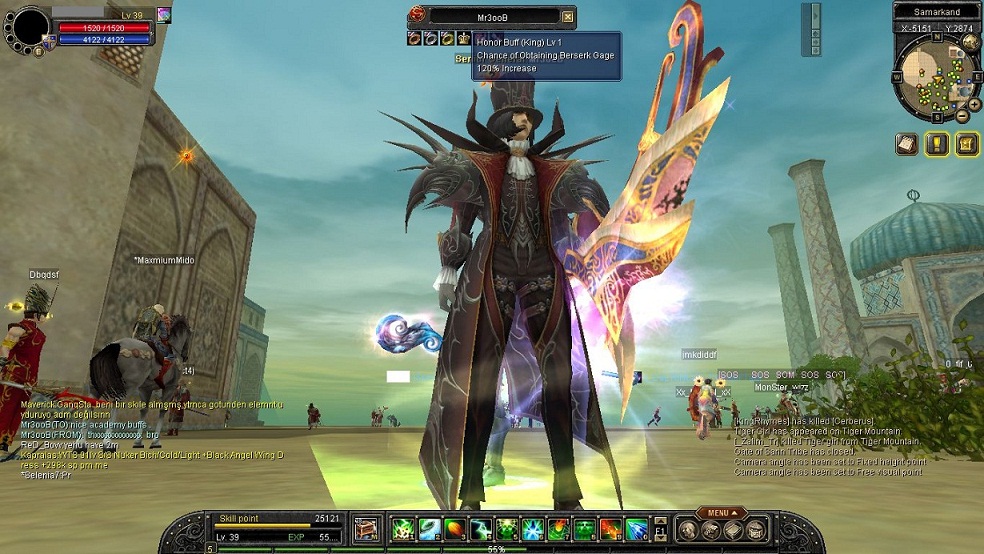Zoom in the minimap with plus button
984x554 pixels.
coord(974,104)
